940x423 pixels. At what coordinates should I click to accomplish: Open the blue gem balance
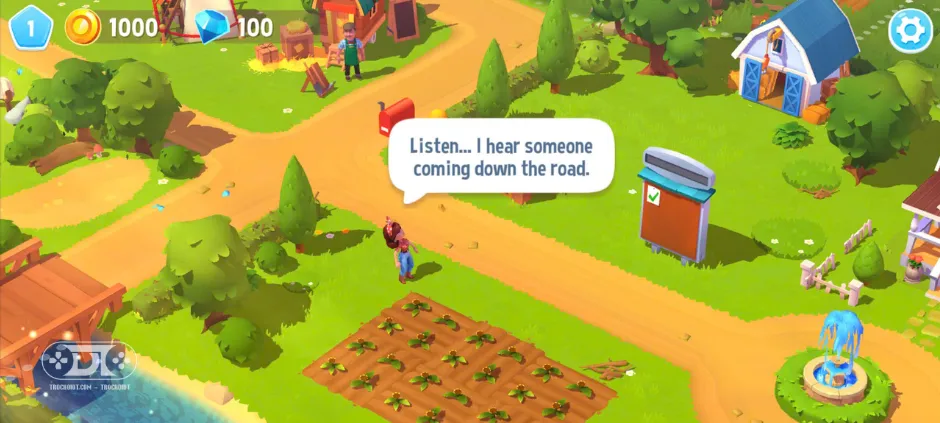tap(235, 28)
